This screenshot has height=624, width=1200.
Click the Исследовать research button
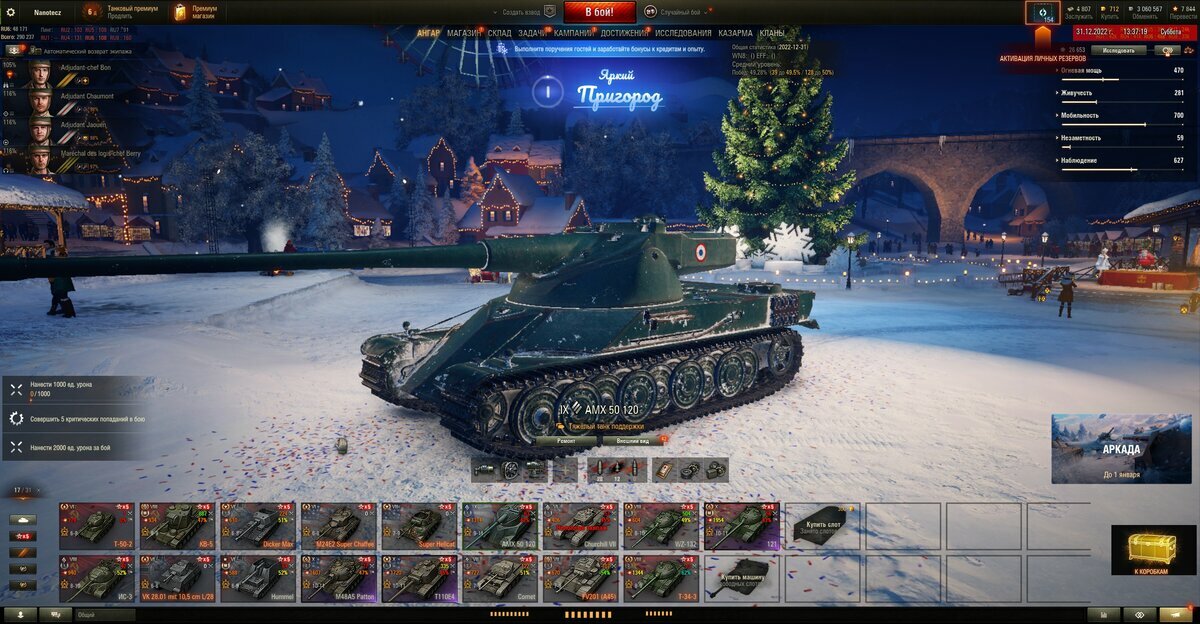pos(1118,50)
